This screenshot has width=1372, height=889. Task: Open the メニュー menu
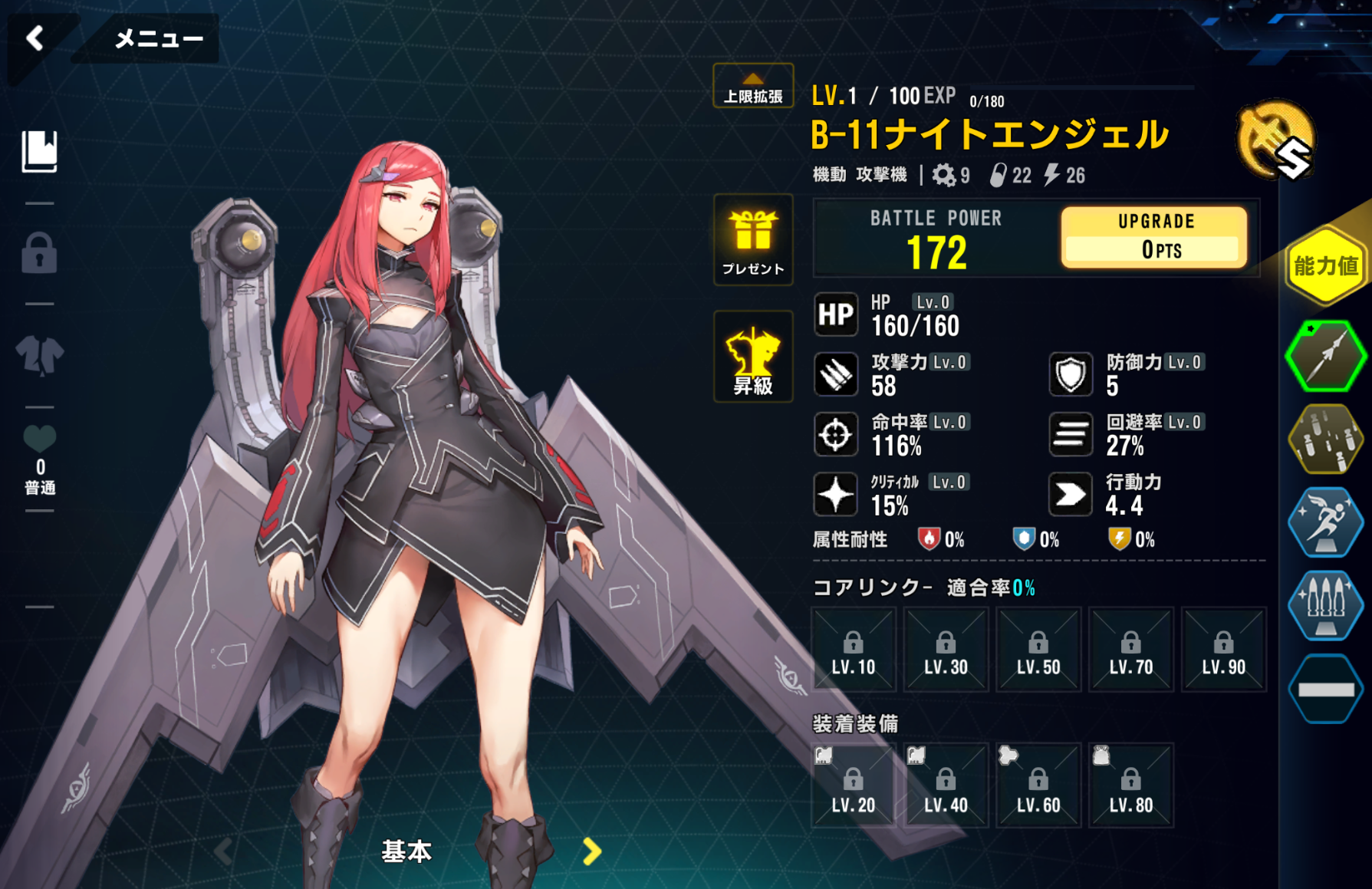click(158, 38)
